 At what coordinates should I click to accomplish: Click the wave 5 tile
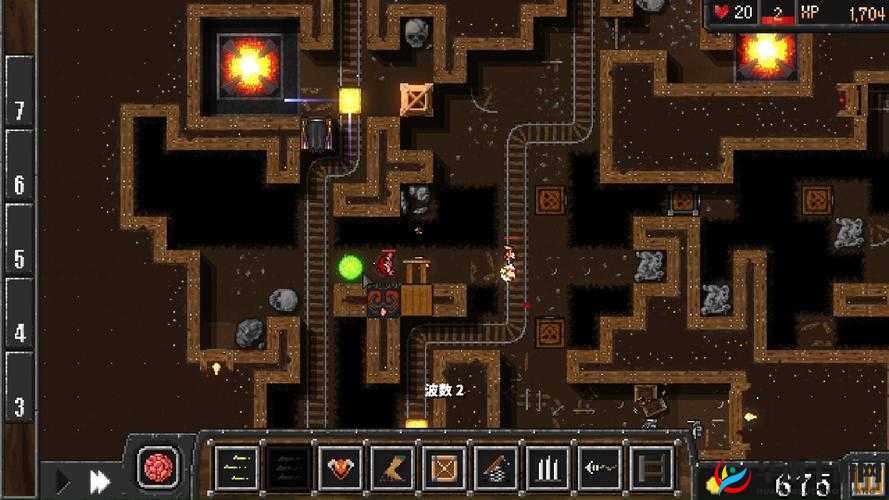point(19,259)
